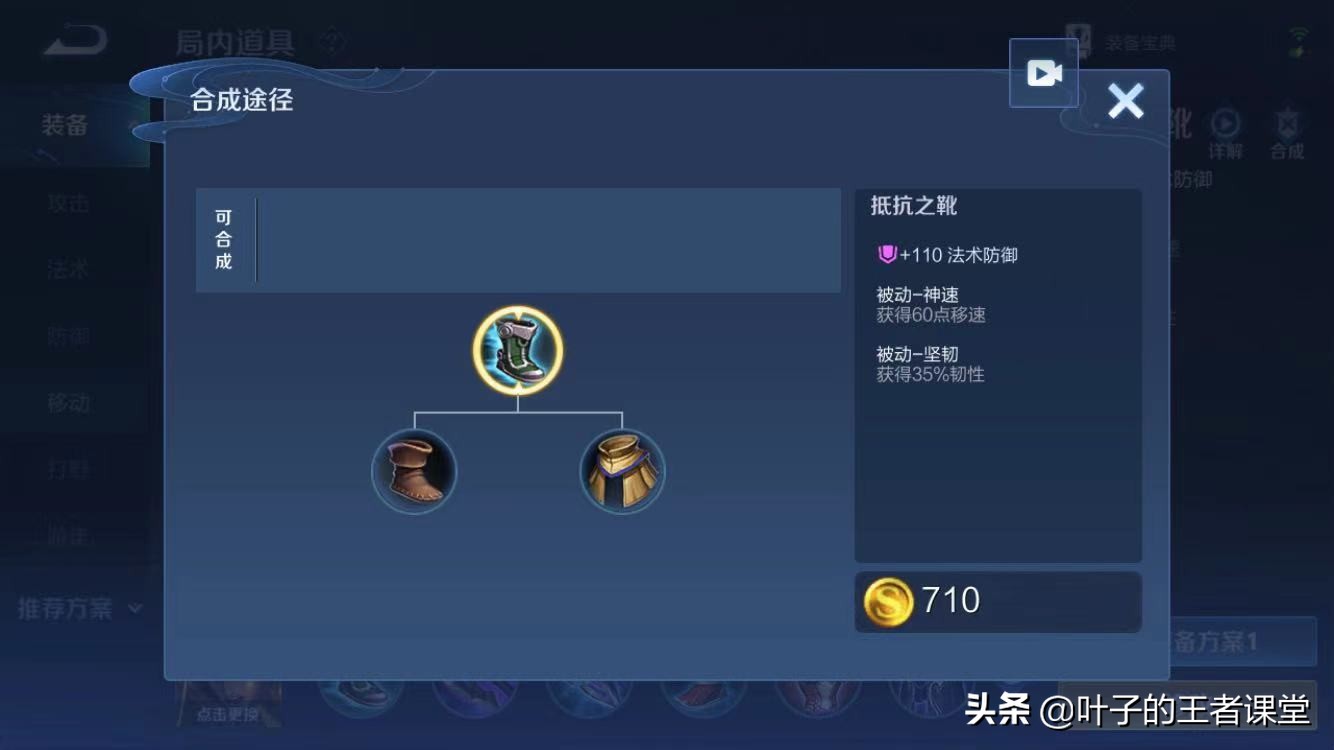The height and width of the screenshot is (750, 1334).
Task: Select the cloak component in the synthesis tree
Action: [622, 470]
